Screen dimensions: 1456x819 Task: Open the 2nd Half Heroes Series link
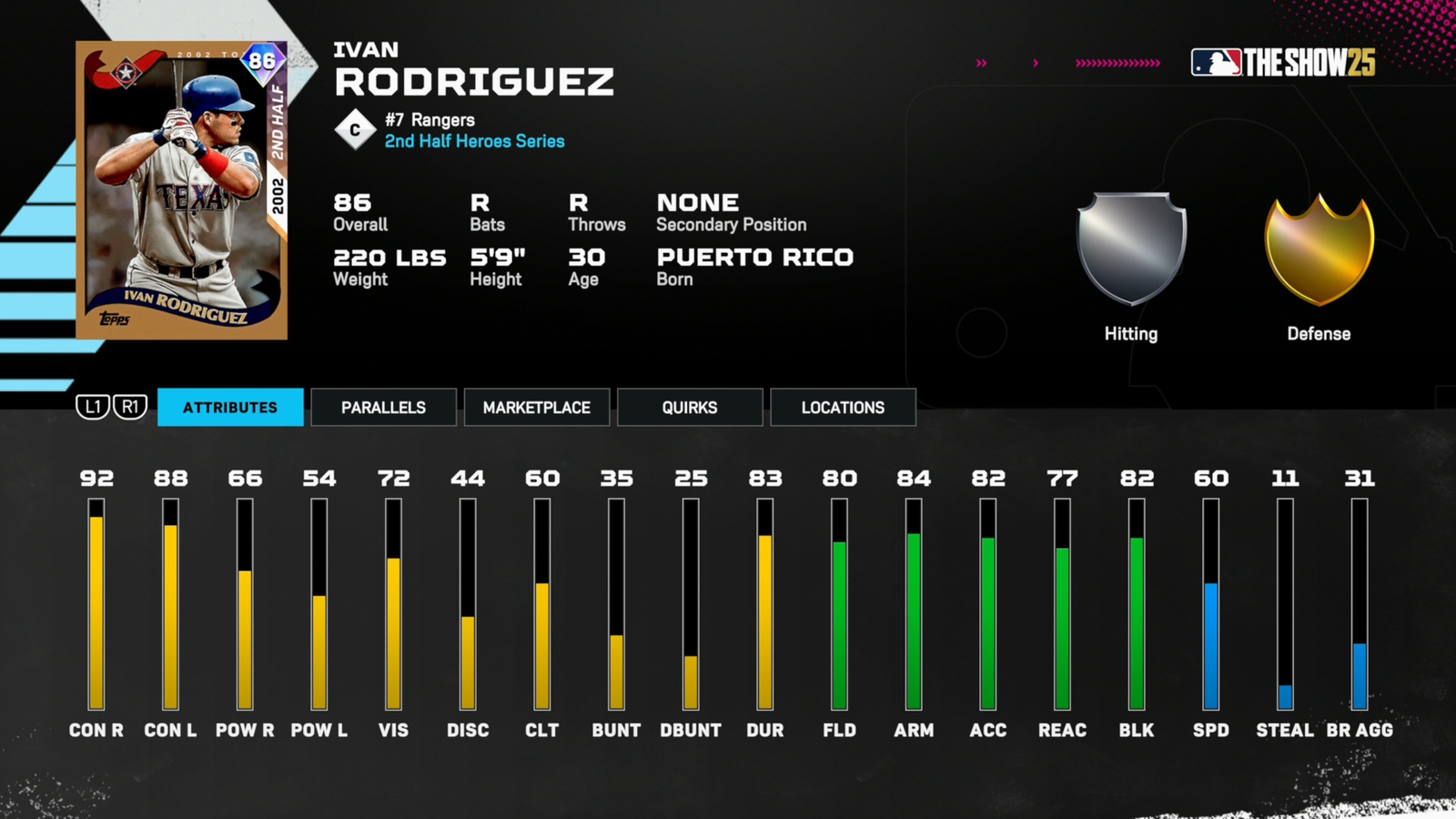click(x=473, y=141)
